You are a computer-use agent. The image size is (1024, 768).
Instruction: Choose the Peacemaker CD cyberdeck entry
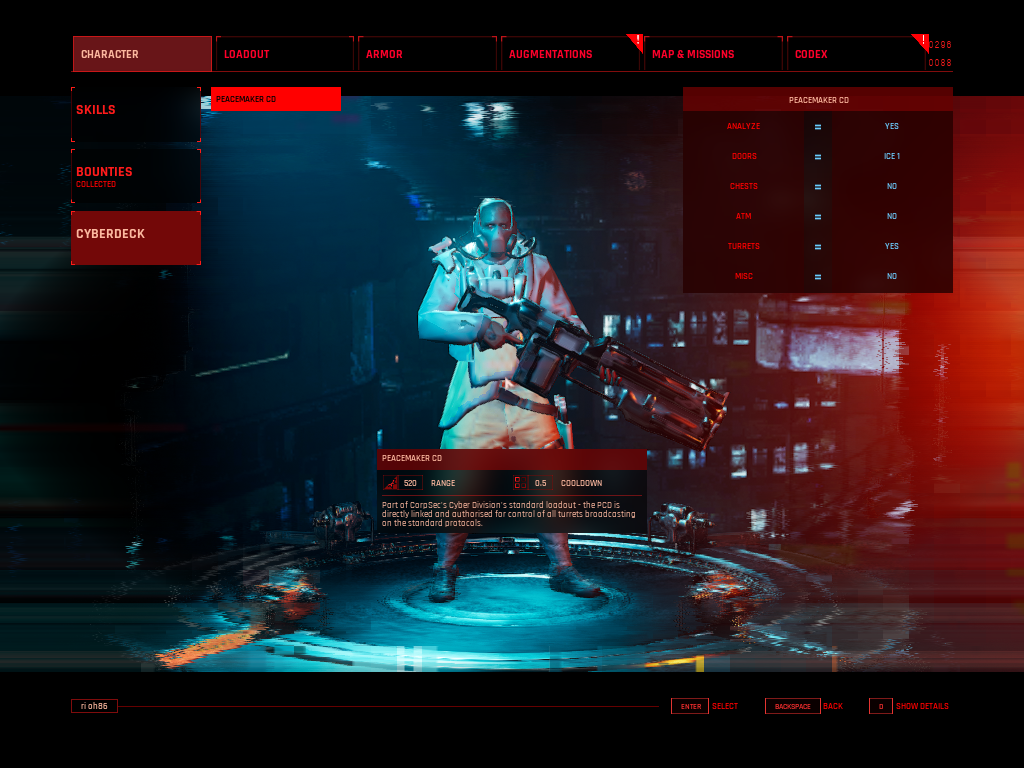point(276,99)
